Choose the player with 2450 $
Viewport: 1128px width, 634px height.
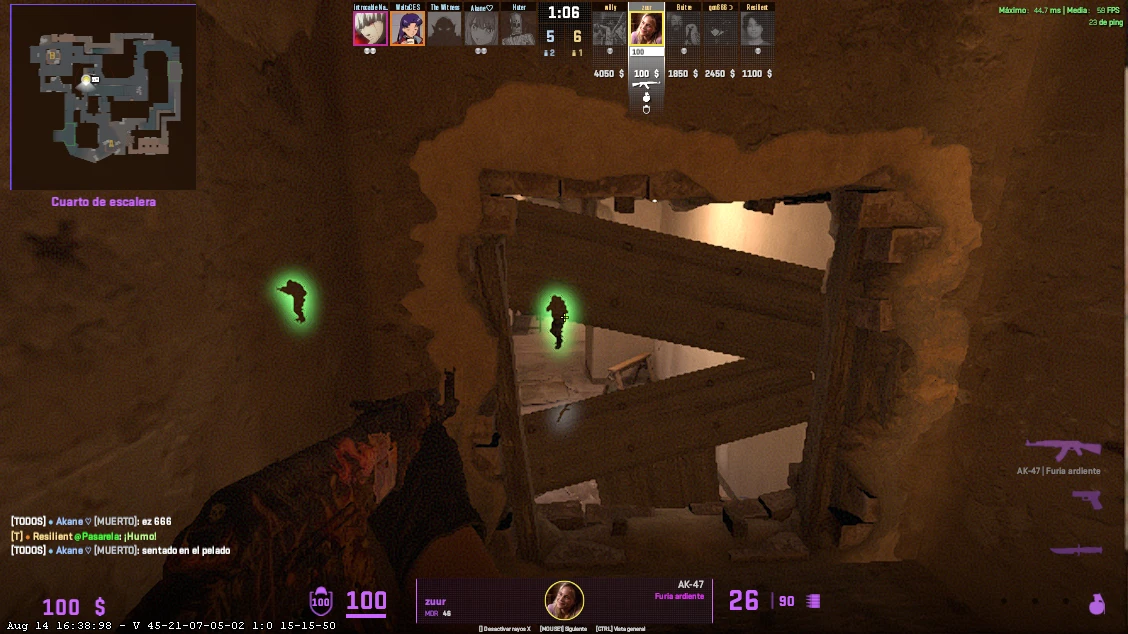pyautogui.click(x=720, y=28)
